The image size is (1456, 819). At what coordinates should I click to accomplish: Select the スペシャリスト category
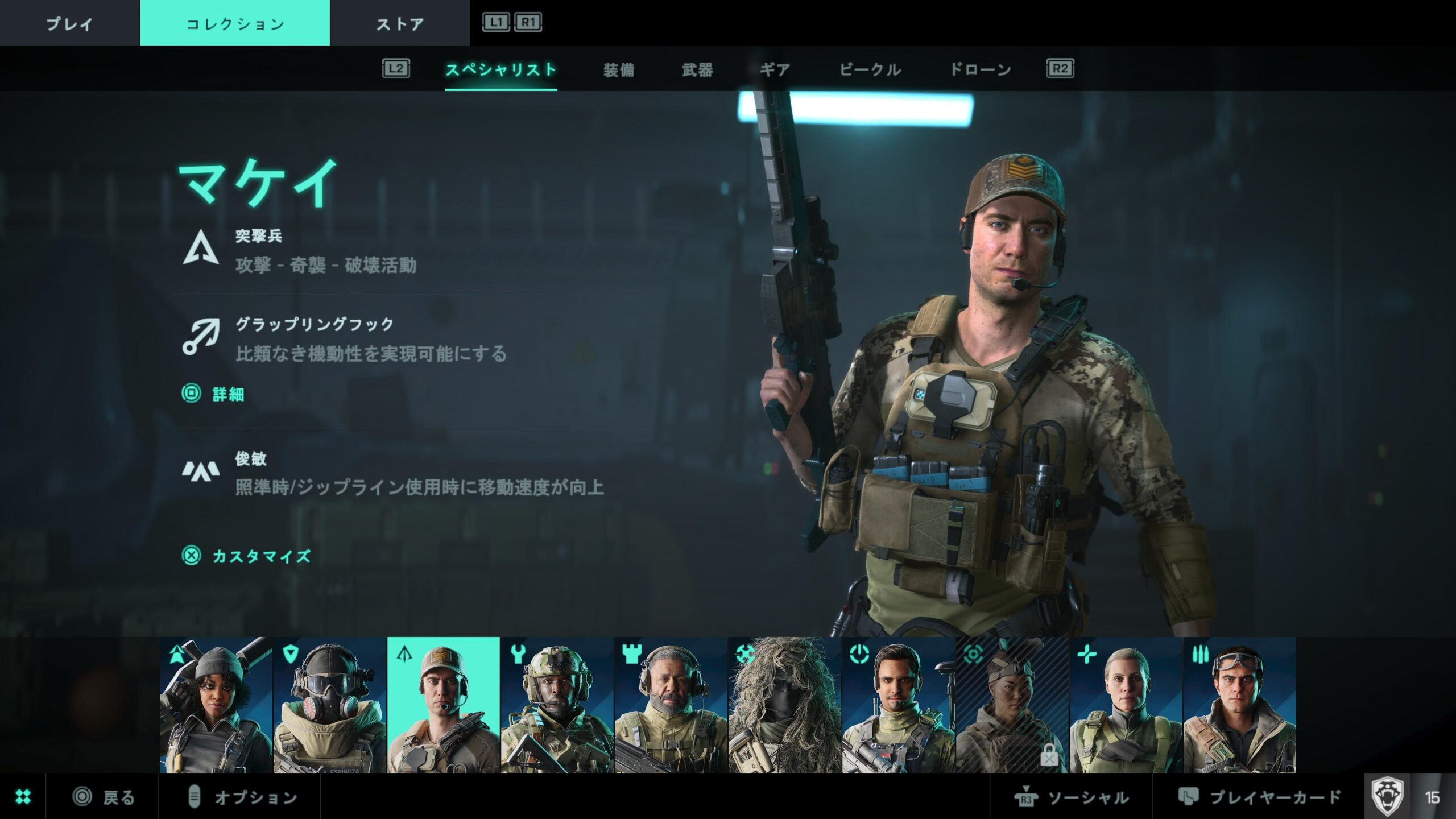500,69
